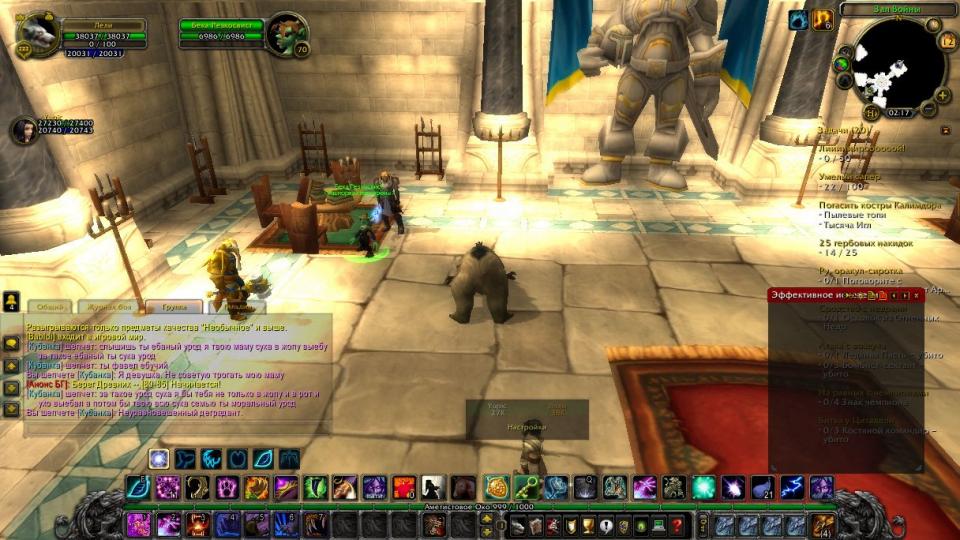Switch to the "Журнал боя" tab

click(x=108, y=307)
